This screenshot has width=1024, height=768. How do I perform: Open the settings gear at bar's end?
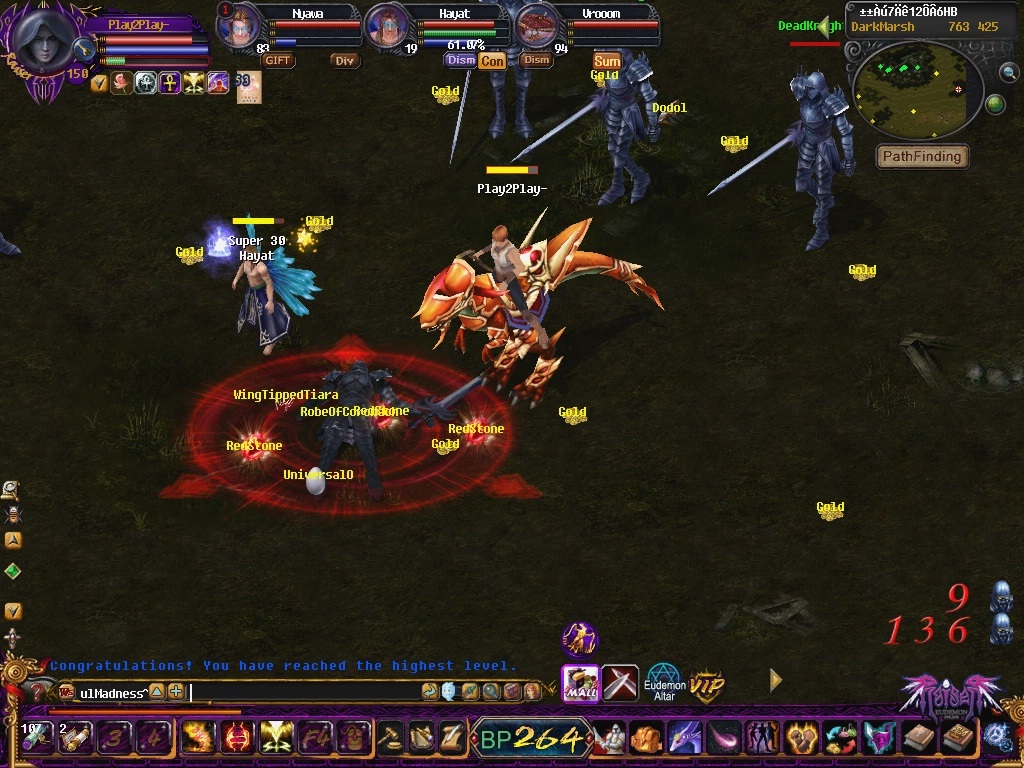point(997,738)
